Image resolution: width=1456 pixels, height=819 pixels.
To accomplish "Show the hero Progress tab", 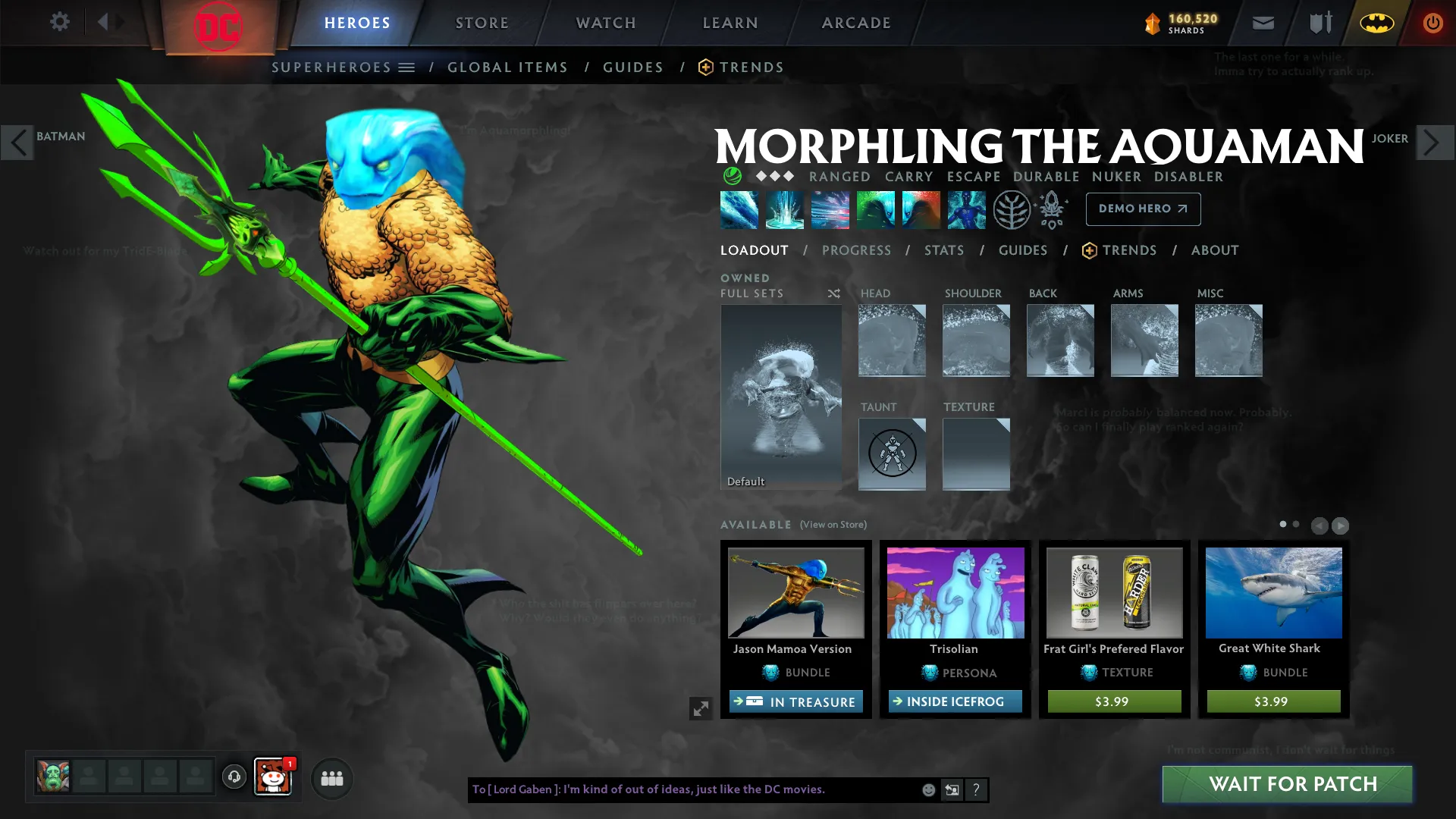I will tap(856, 250).
